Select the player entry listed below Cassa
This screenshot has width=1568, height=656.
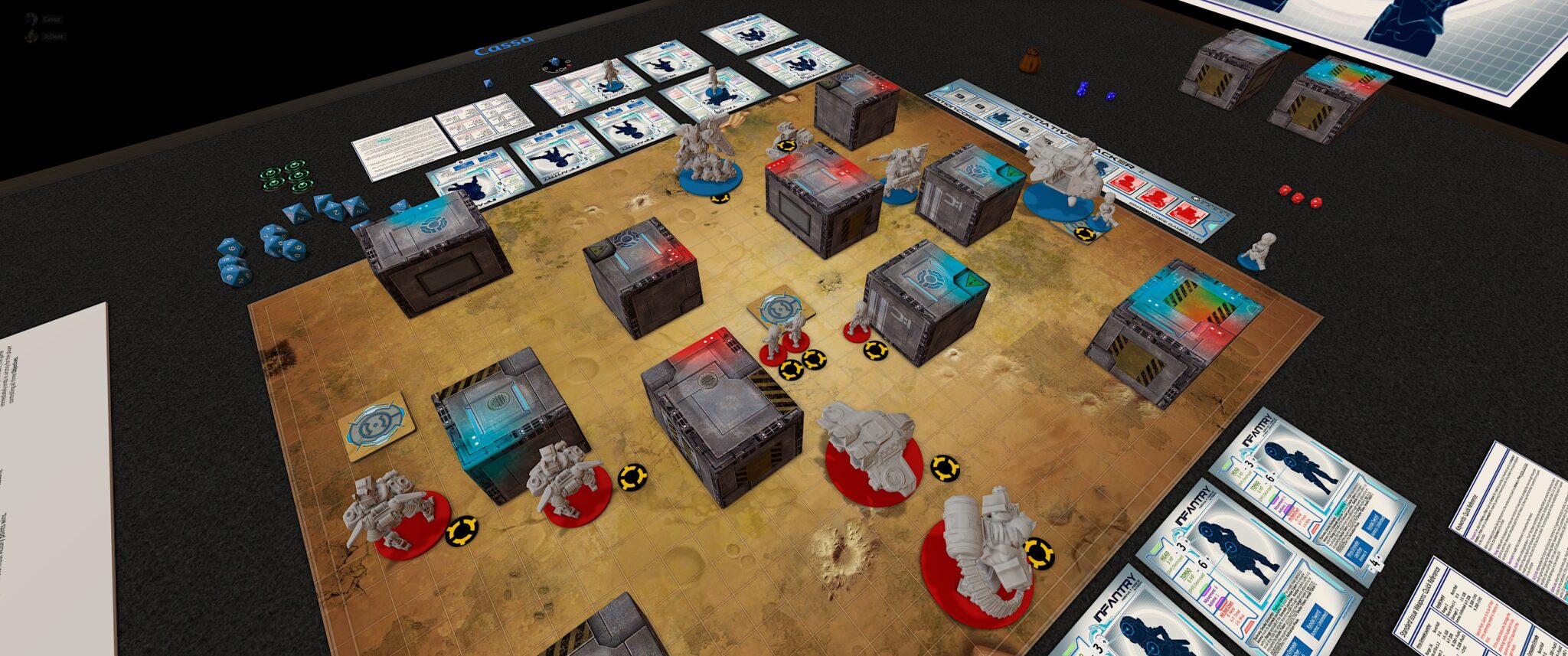pyautogui.click(x=53, y=37)
